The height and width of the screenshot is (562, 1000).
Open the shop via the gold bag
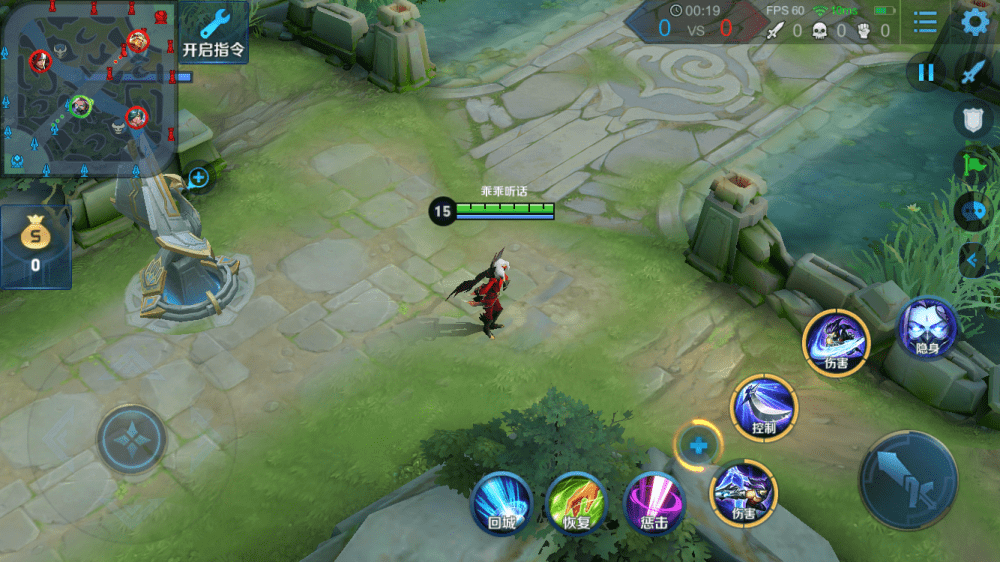click(x=35, y=245)
